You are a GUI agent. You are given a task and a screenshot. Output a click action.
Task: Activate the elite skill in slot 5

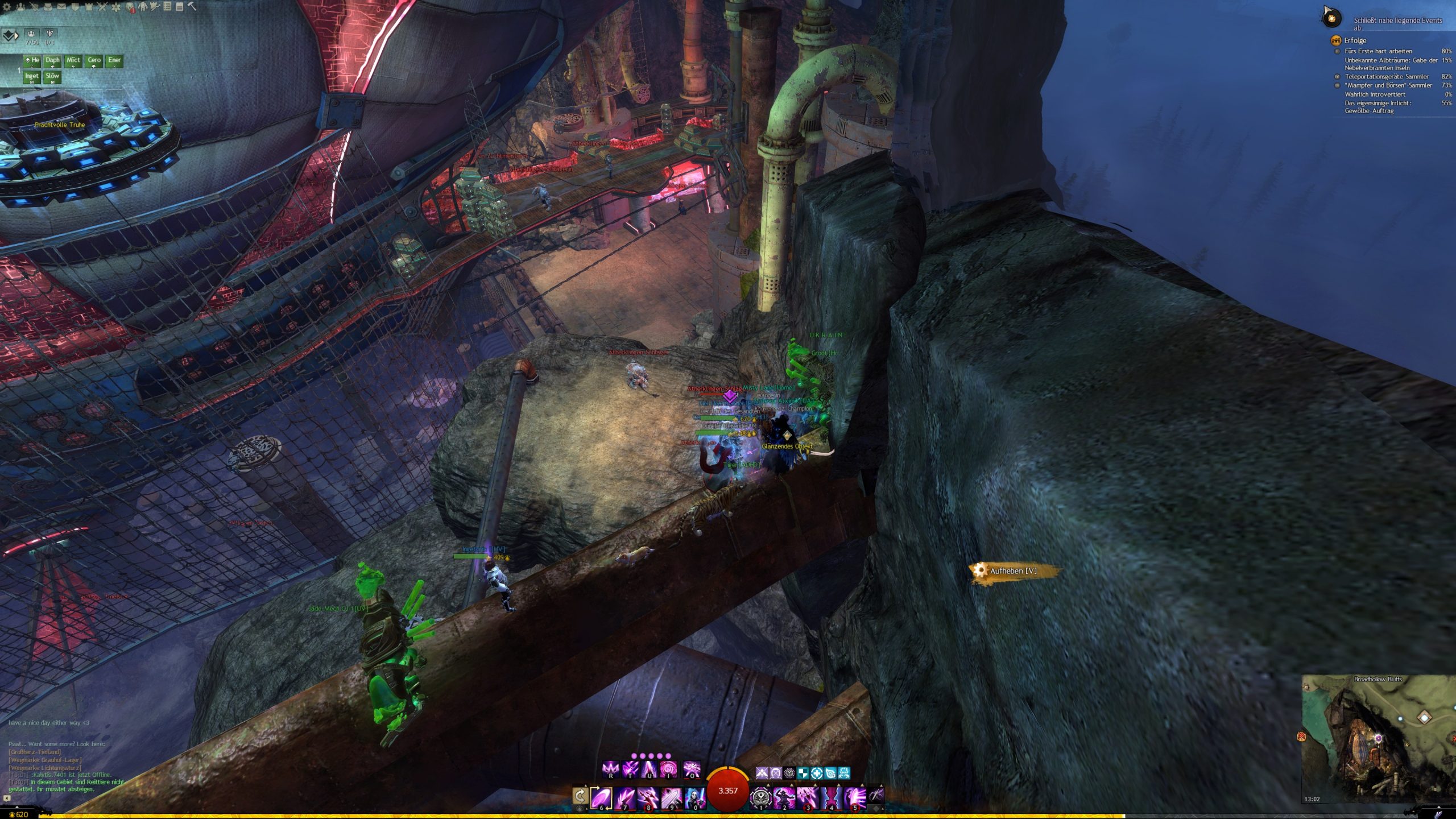(x=854, y=797)
